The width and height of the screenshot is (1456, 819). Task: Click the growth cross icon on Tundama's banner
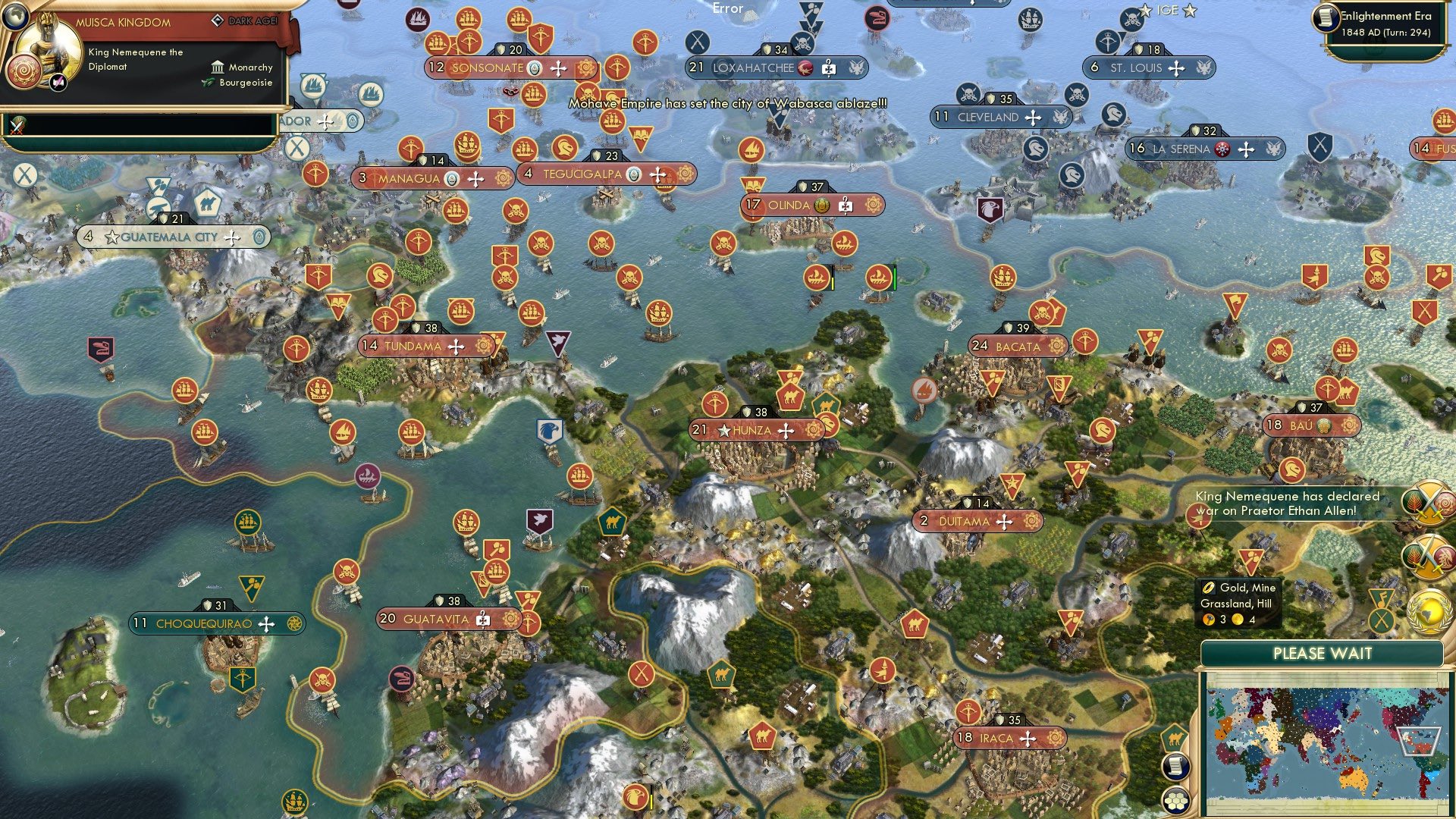pyautogui.click(x=455, y=345)
